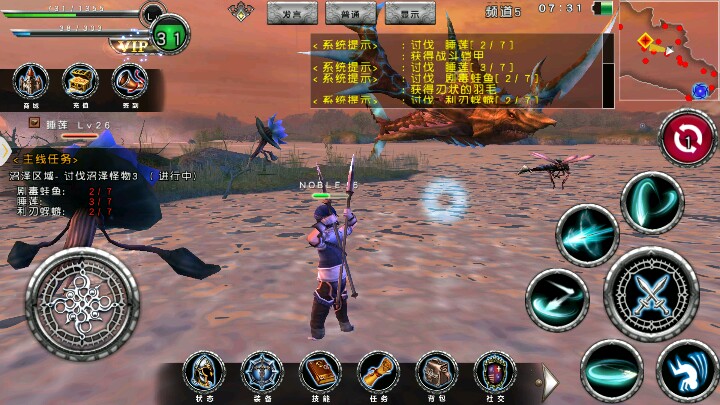The image size is (720, 405).
Task: Click the 发言 (Speak) chat button
Action: 292,13
